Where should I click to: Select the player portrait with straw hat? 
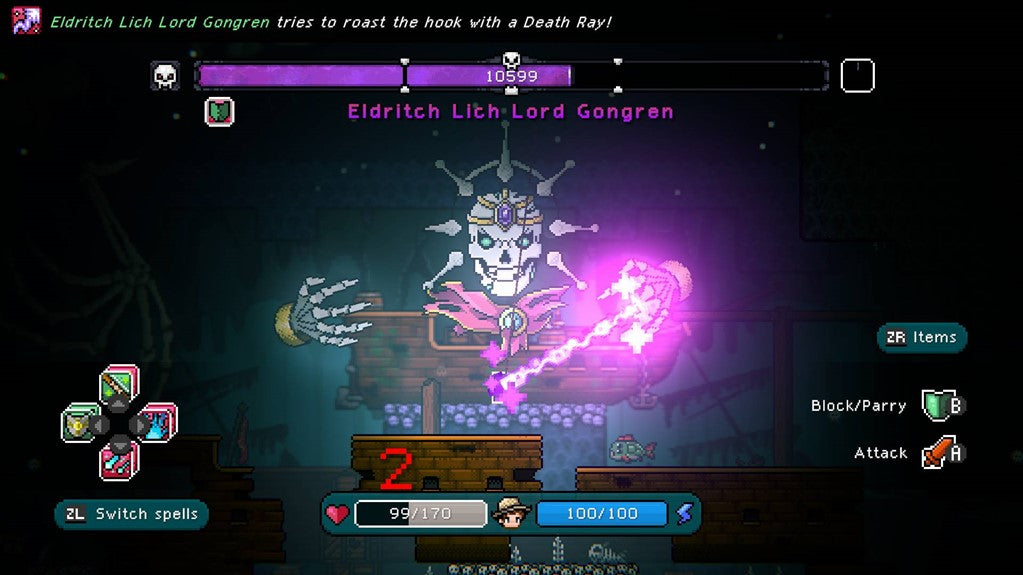(x=511, y=513)
